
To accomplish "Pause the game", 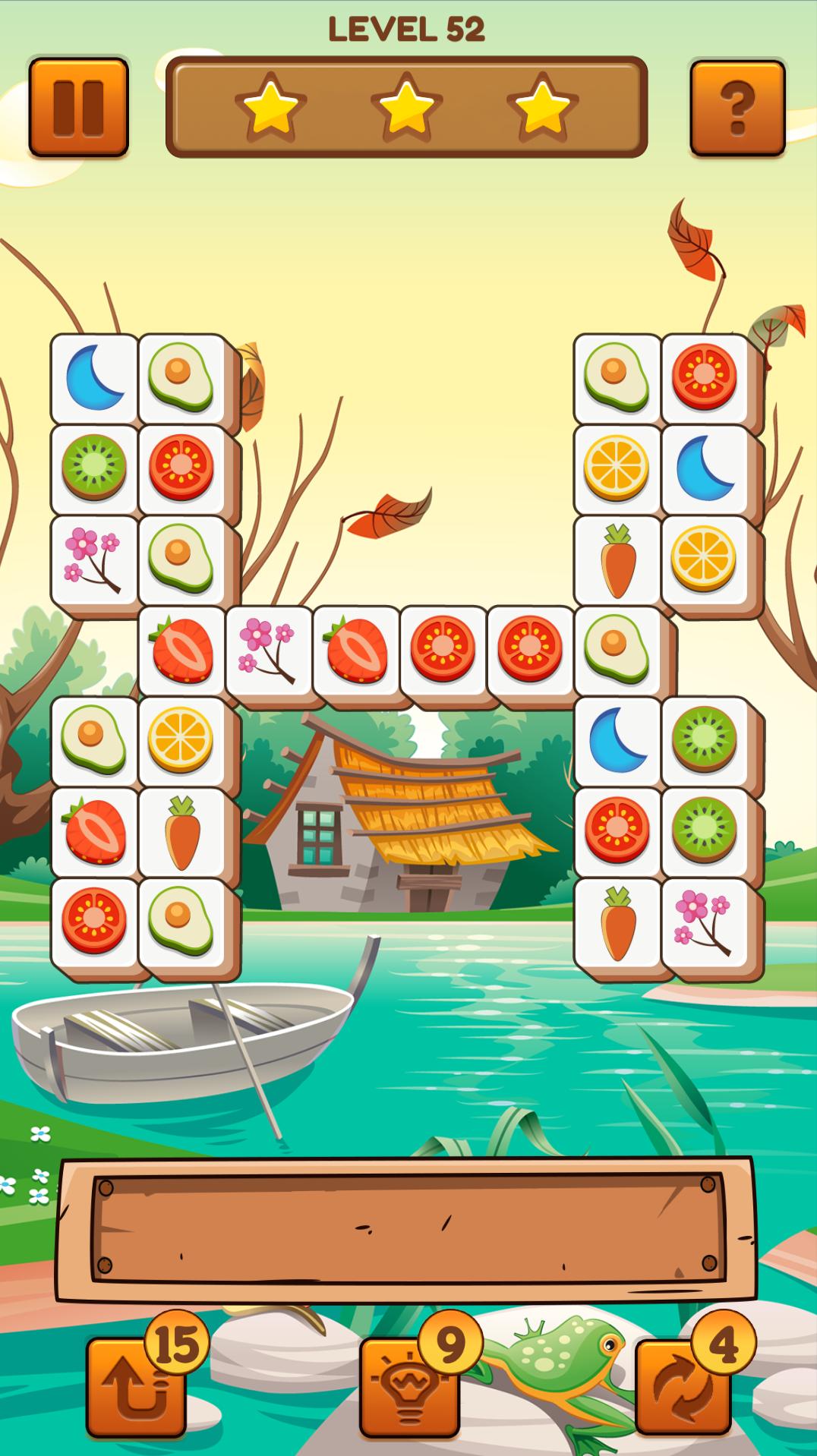I will 78,107.
